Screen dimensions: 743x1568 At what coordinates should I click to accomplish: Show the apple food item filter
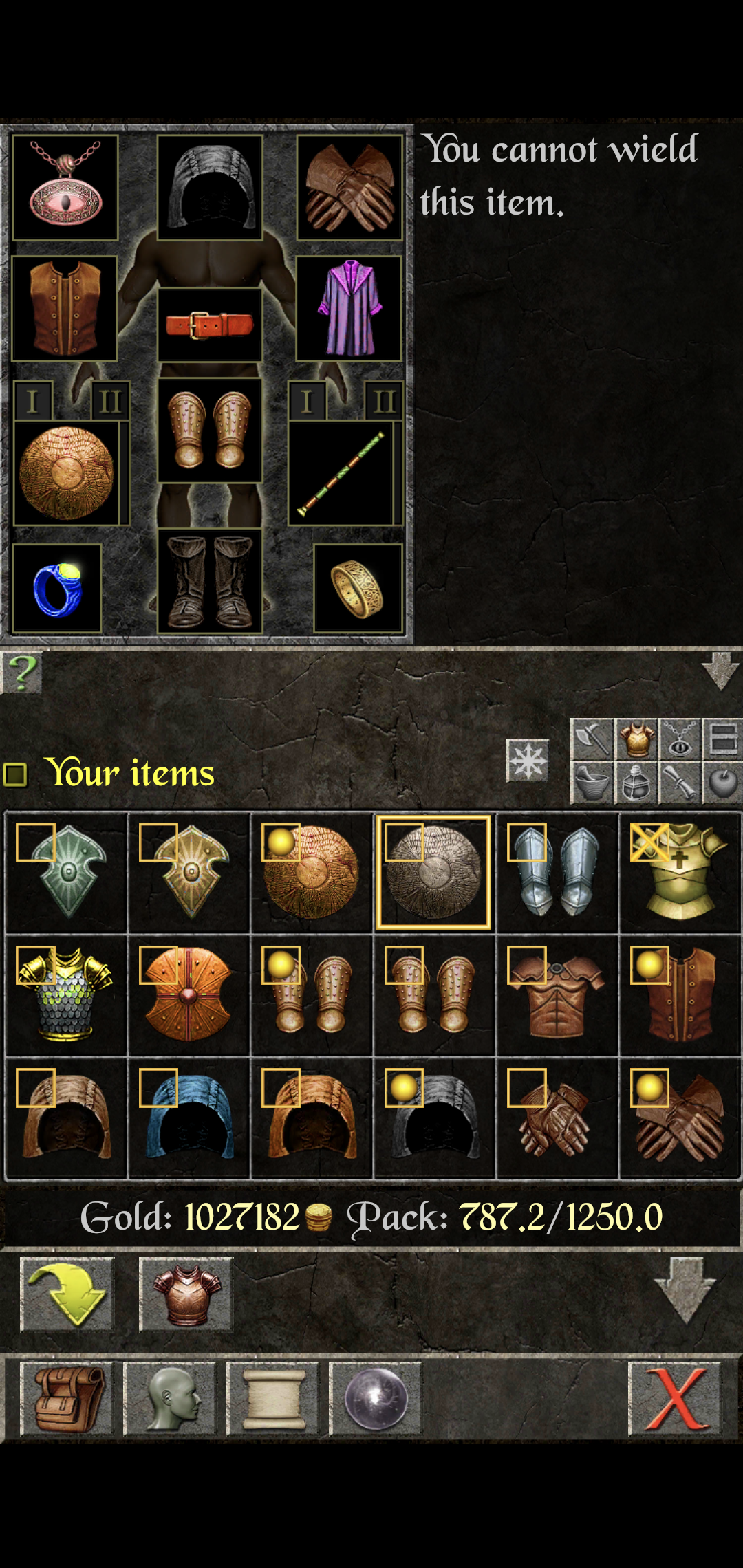[x=722, y=783]
